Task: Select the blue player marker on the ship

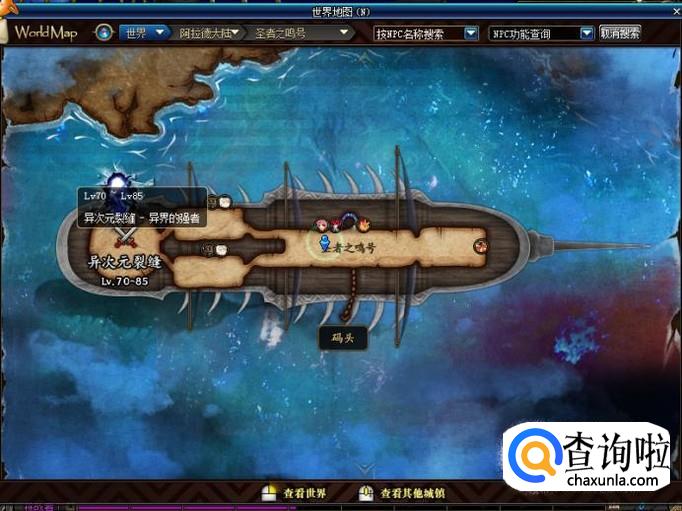Action: (x=324, y=243)
